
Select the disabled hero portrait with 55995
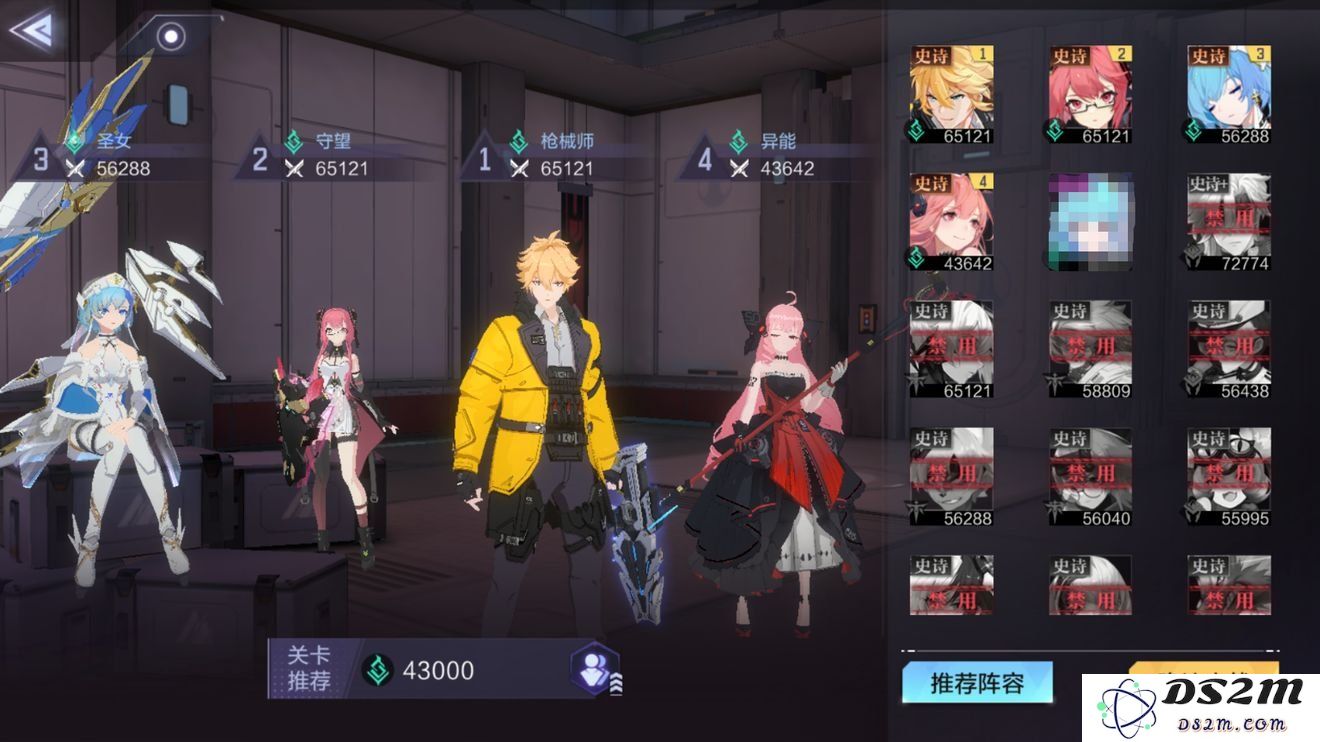[1229, 477]
